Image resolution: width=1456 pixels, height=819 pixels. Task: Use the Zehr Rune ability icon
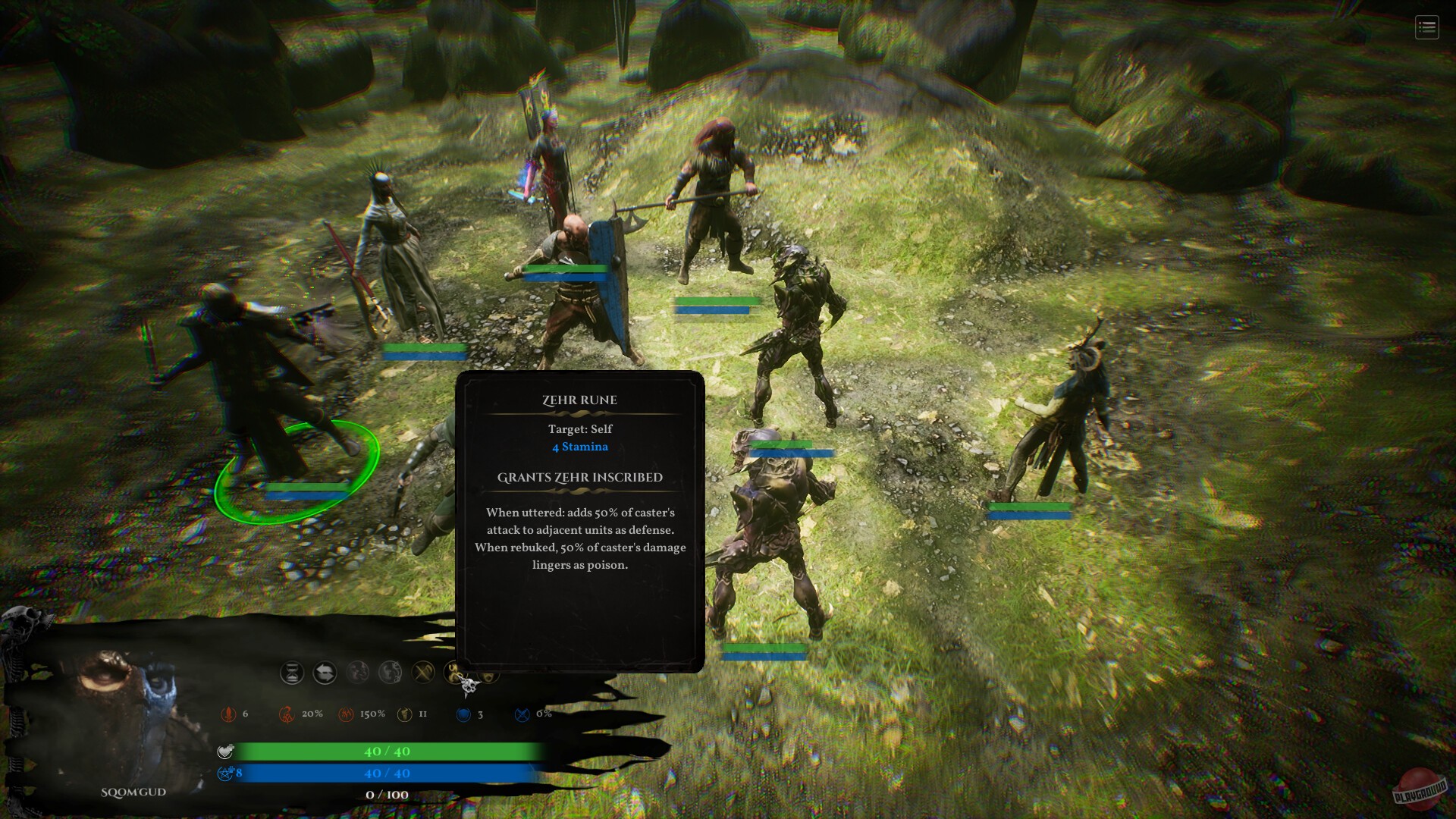pyautogui.click(x=457, y=672)
